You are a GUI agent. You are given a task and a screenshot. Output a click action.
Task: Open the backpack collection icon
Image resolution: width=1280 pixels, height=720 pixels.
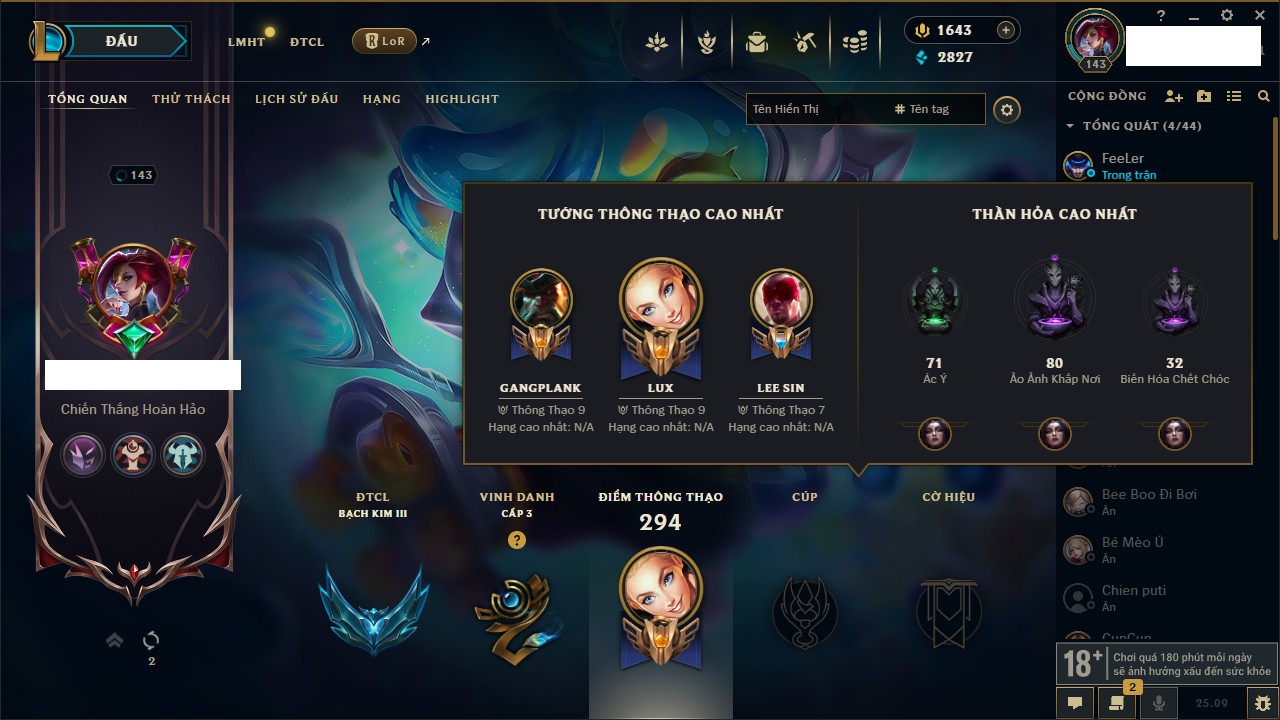(757, 42)
